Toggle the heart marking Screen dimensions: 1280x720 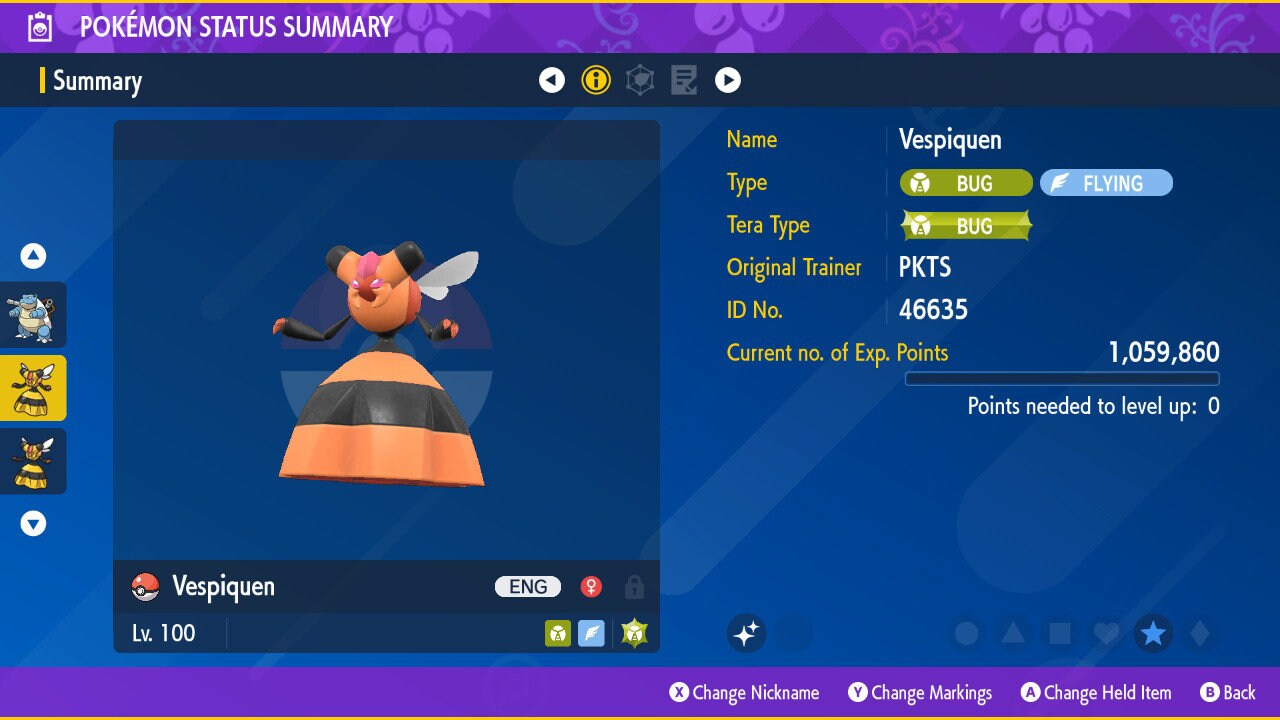1106,633
